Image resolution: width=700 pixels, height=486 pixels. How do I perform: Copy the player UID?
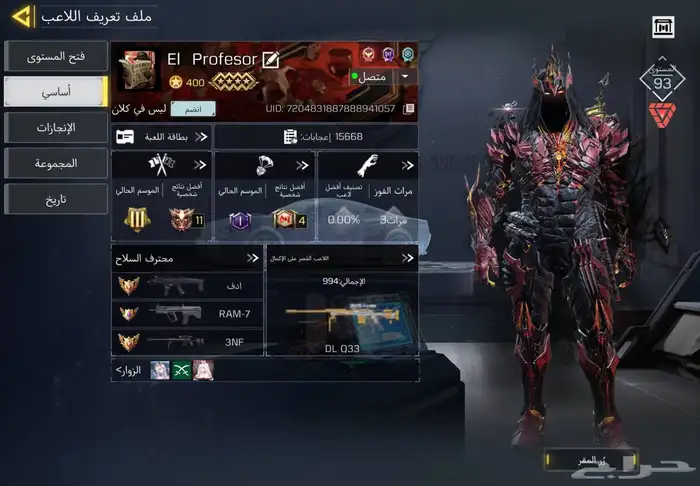coord(408,108)
